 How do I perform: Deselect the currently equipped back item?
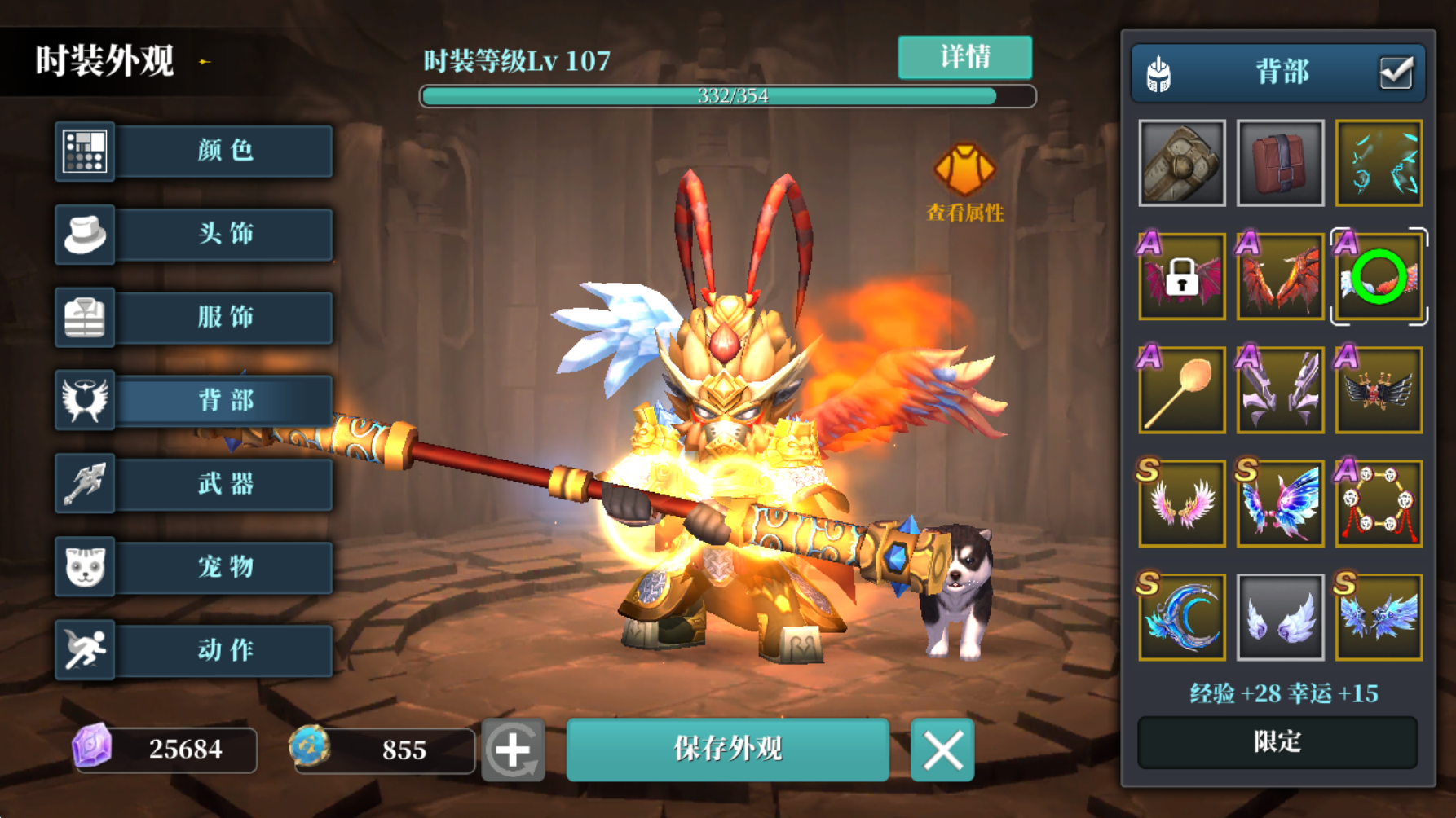tap(1378, 275)
